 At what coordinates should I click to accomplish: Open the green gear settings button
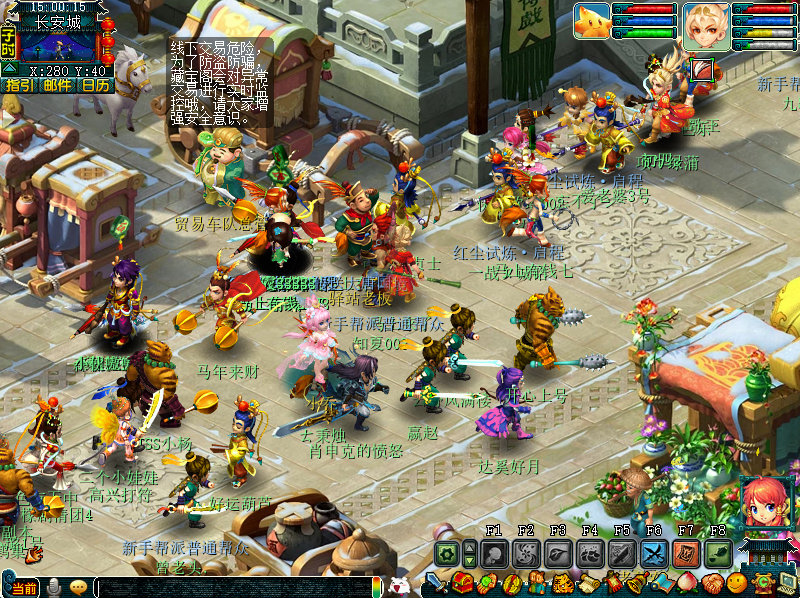tap(446, 553)
